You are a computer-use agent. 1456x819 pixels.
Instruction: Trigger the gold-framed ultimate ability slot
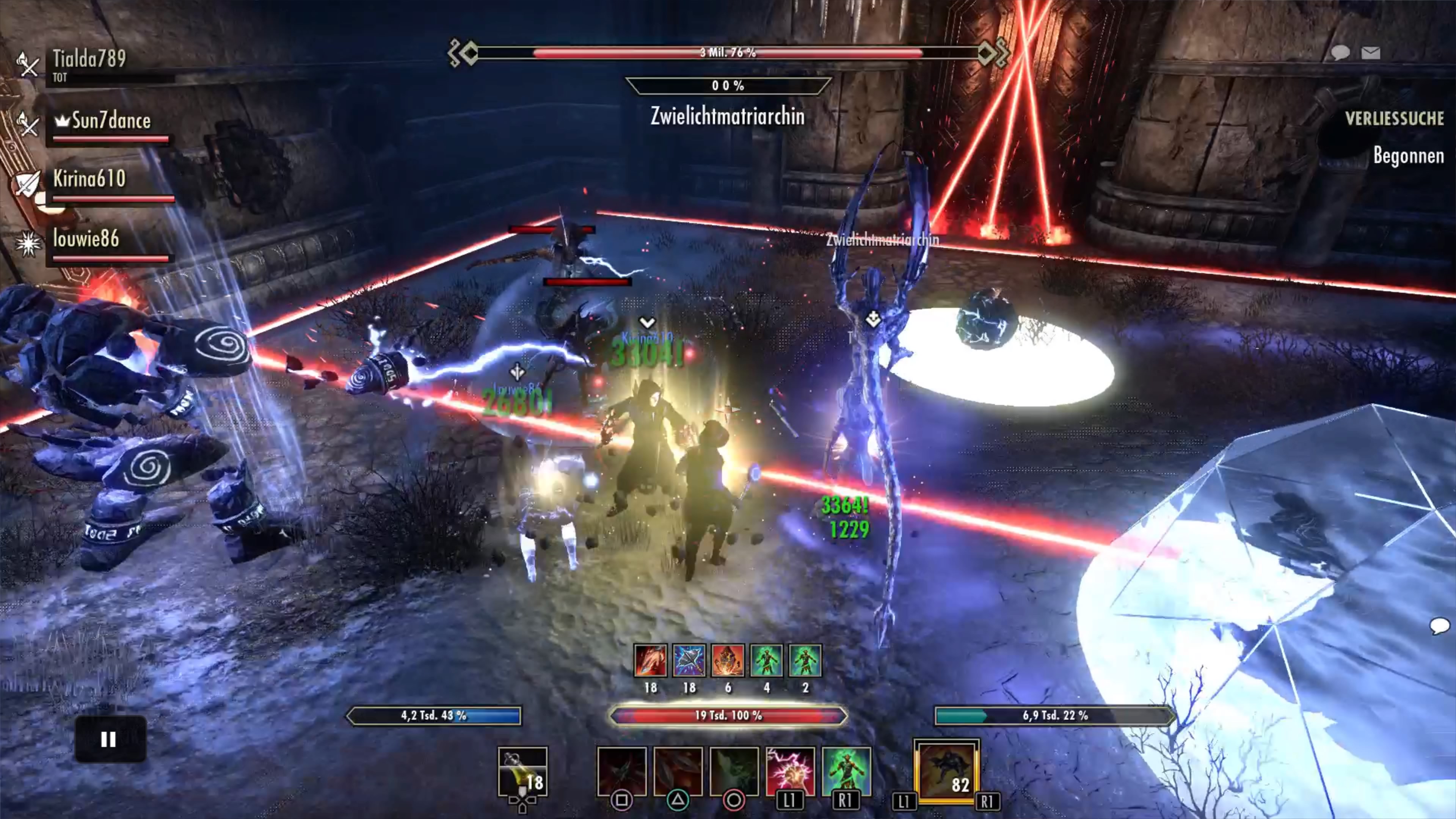pos(946,771)
